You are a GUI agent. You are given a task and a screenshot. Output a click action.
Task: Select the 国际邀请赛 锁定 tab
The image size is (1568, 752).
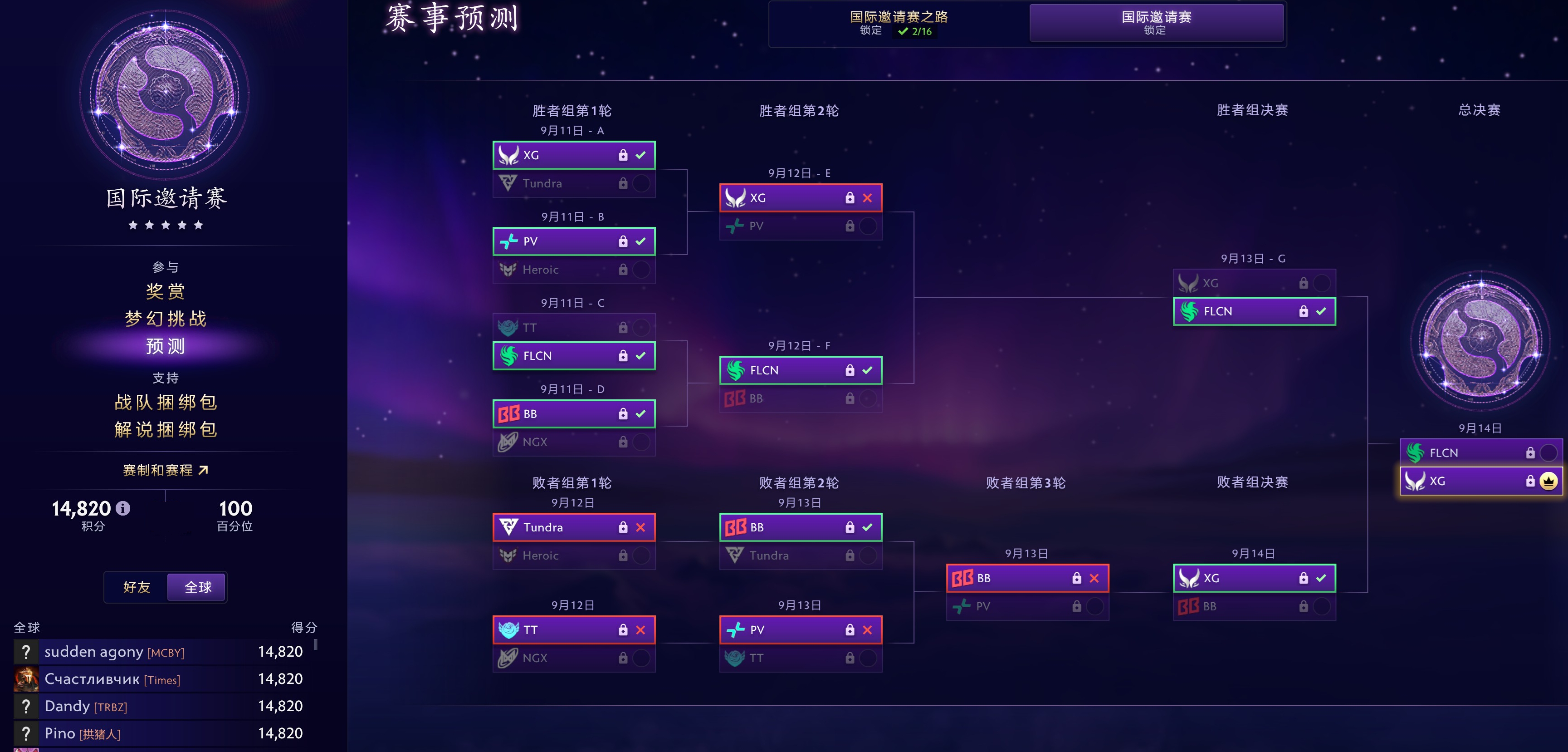1156,23
